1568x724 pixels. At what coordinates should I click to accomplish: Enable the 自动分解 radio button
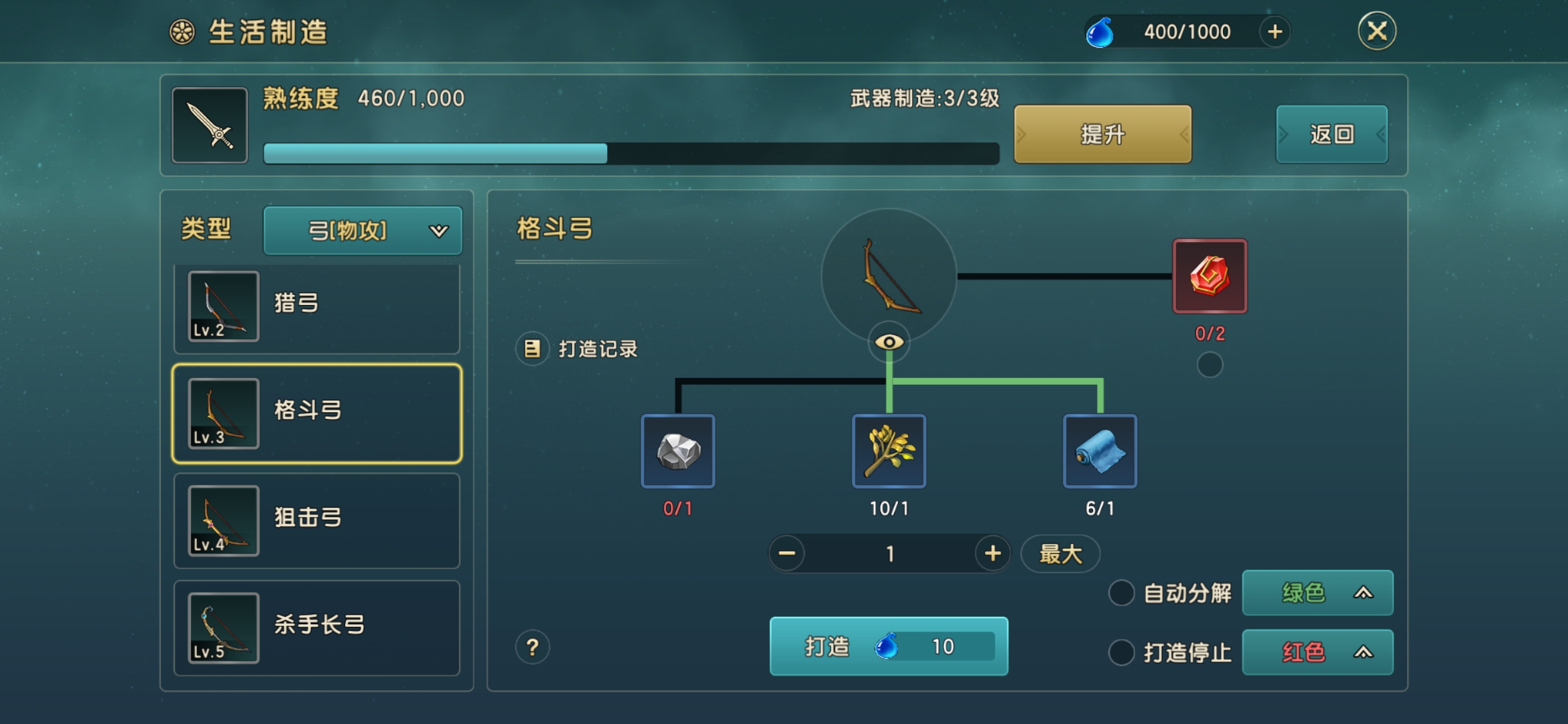click(1121, 594)
